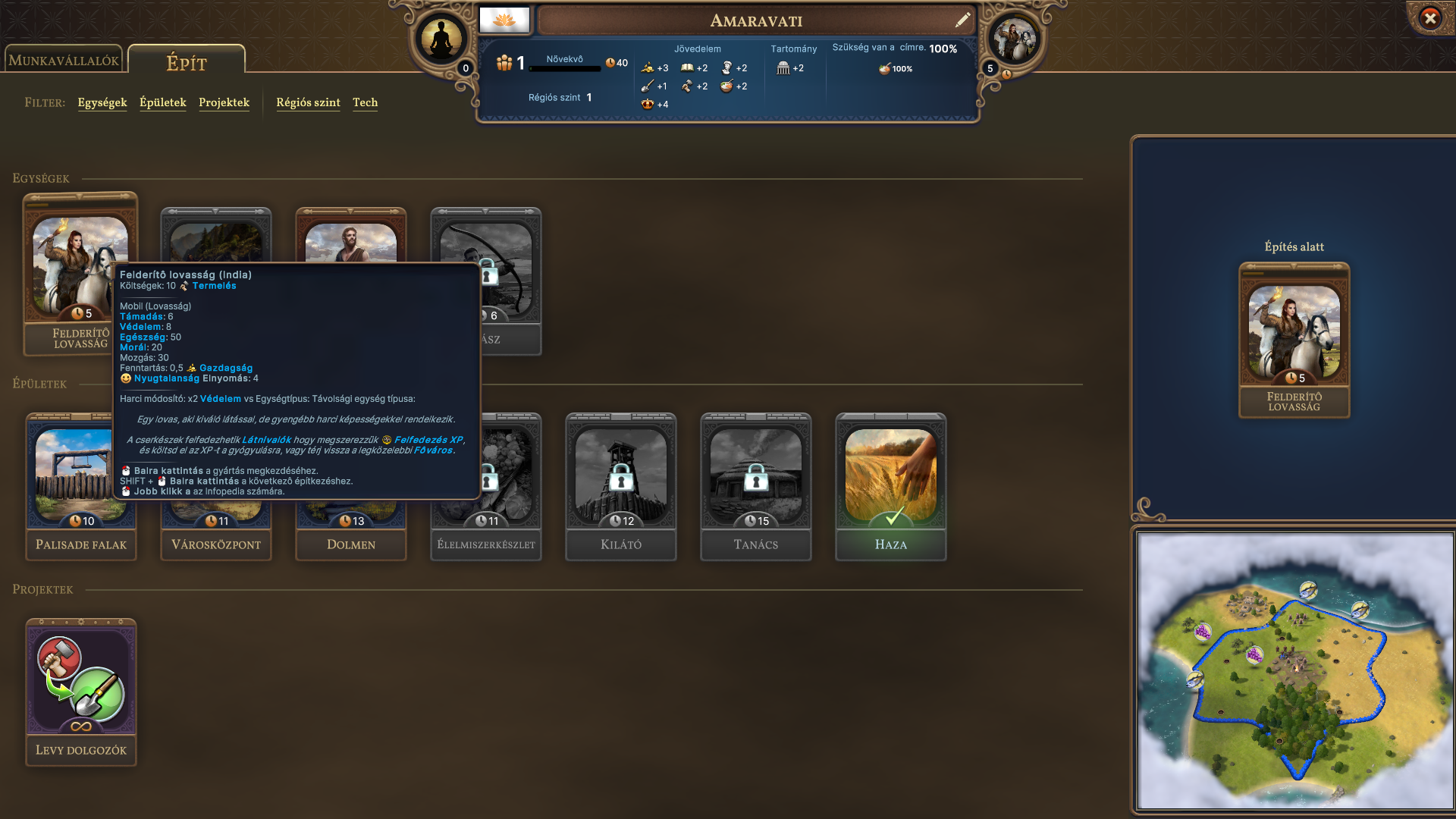Filter list by Épületek
This screenshot has width=1456, height=819.
click(x=163, y=102)
